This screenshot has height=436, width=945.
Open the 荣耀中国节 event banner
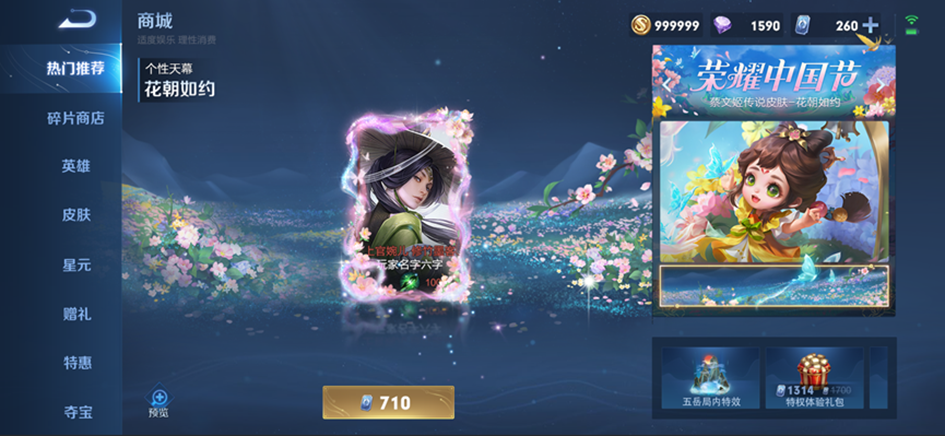pyautogui.click(x=773, y=81)
